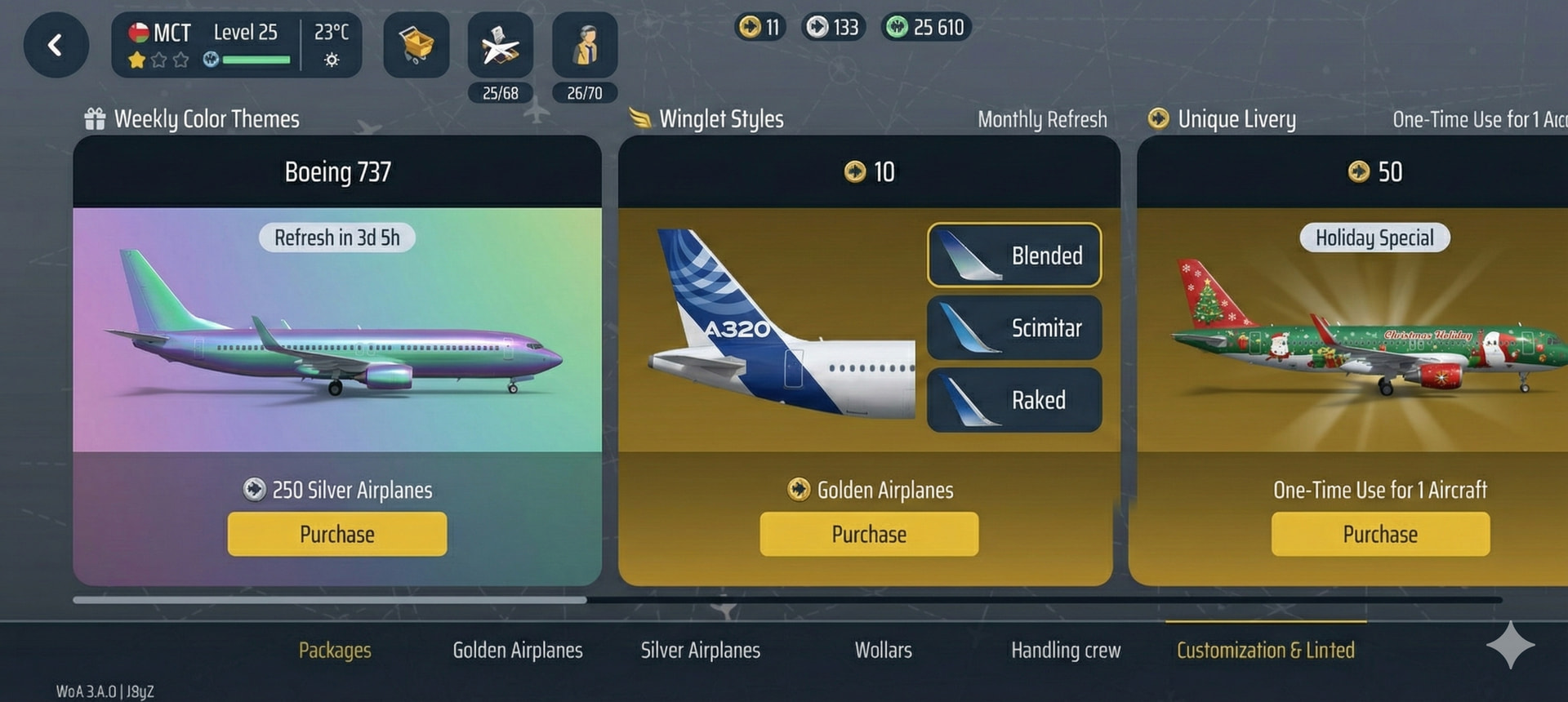
Task: Click the horizontal shop scrollbar
Action: point(330,600)
